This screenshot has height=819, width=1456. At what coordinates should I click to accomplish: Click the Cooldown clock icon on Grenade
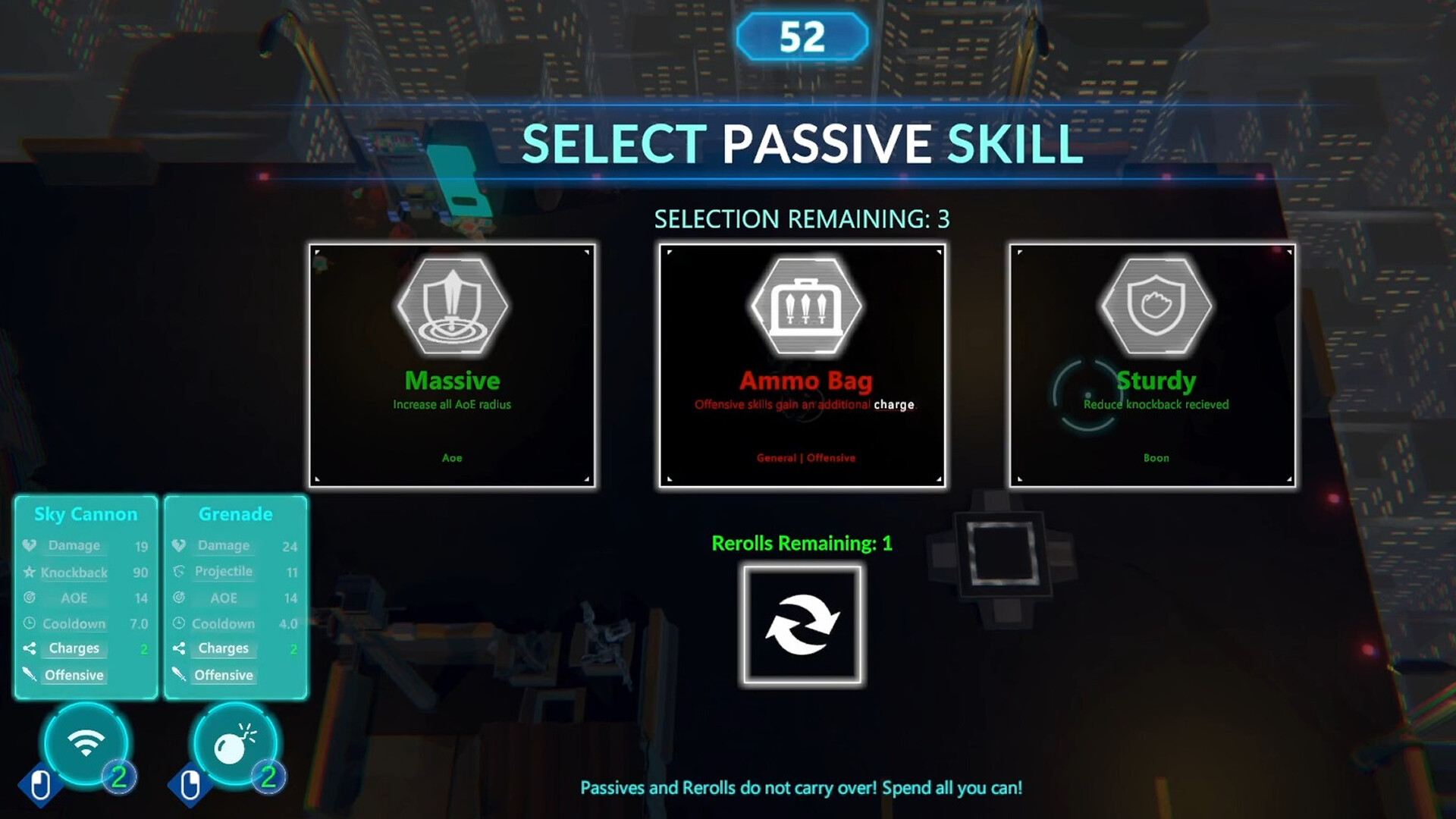[x=179, y=623]
